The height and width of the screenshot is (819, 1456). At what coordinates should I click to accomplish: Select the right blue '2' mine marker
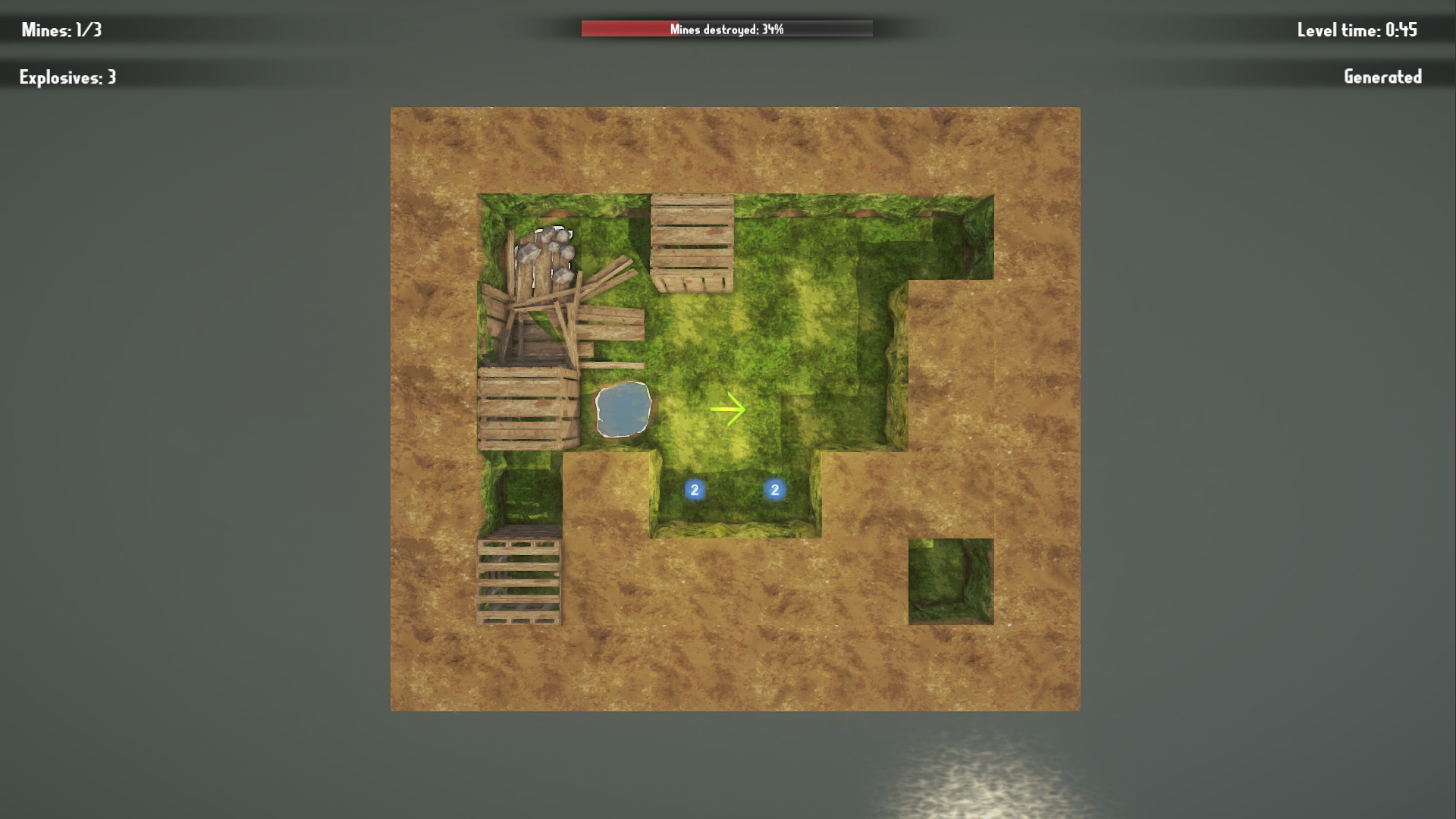[773, 489]
